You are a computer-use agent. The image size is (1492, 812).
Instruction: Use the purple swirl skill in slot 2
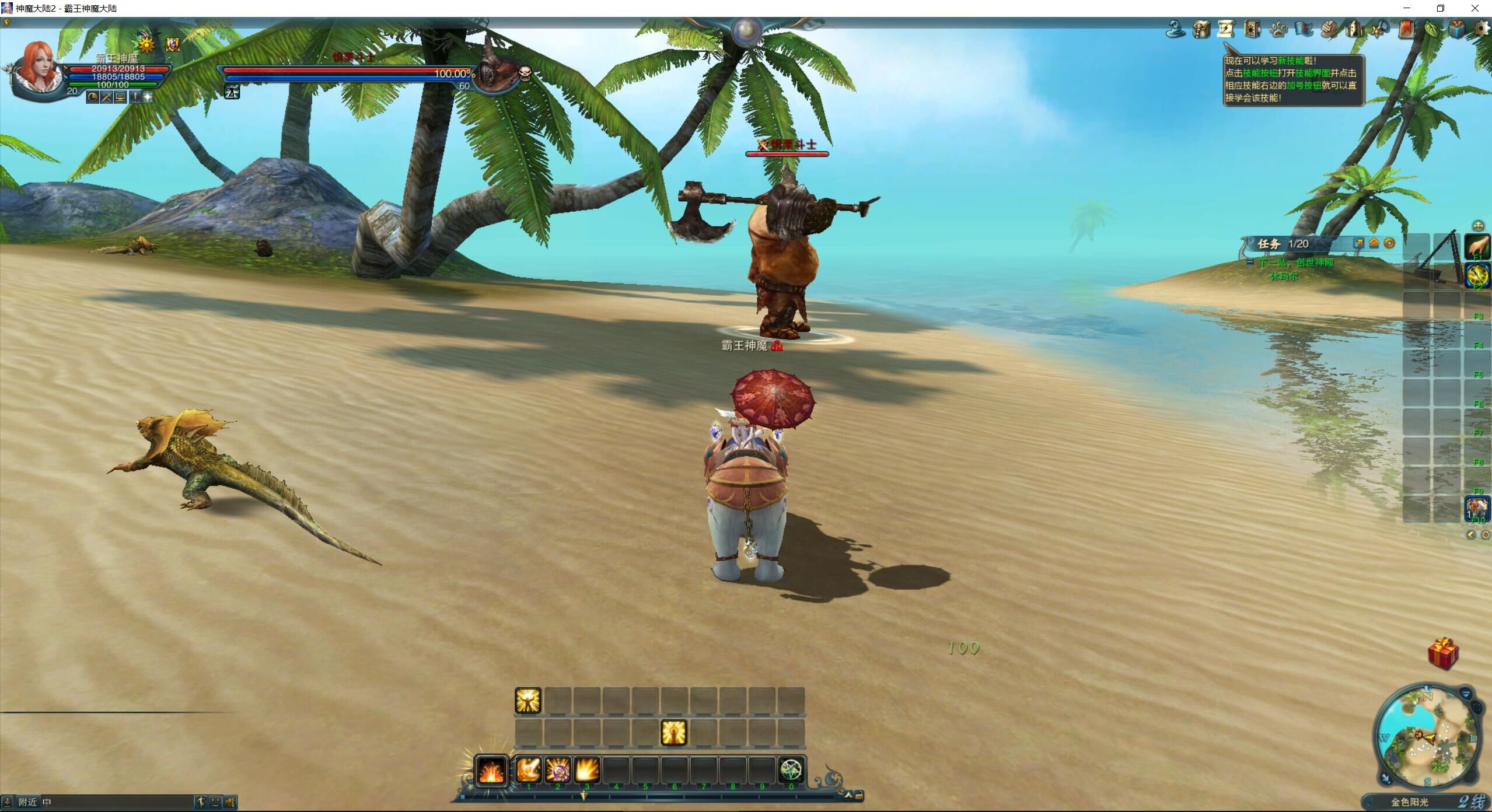coord(558,770)
